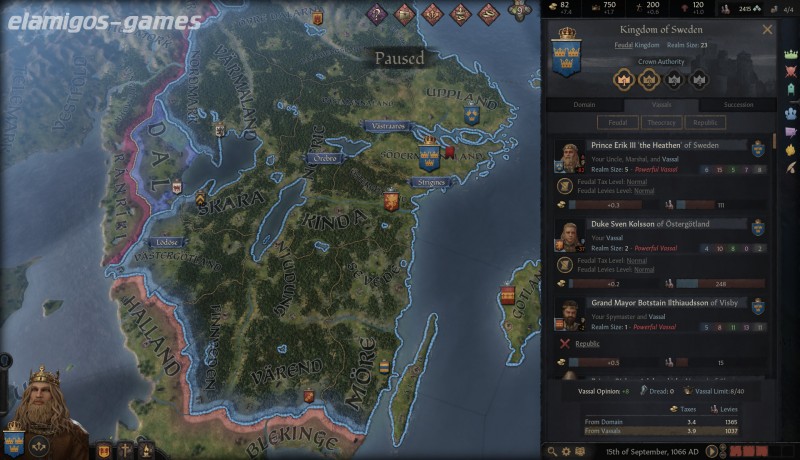The width and height of the screenshot is (800, 460).
Task: Toggle the Republic vassal filter
Action: coord(707,123)
